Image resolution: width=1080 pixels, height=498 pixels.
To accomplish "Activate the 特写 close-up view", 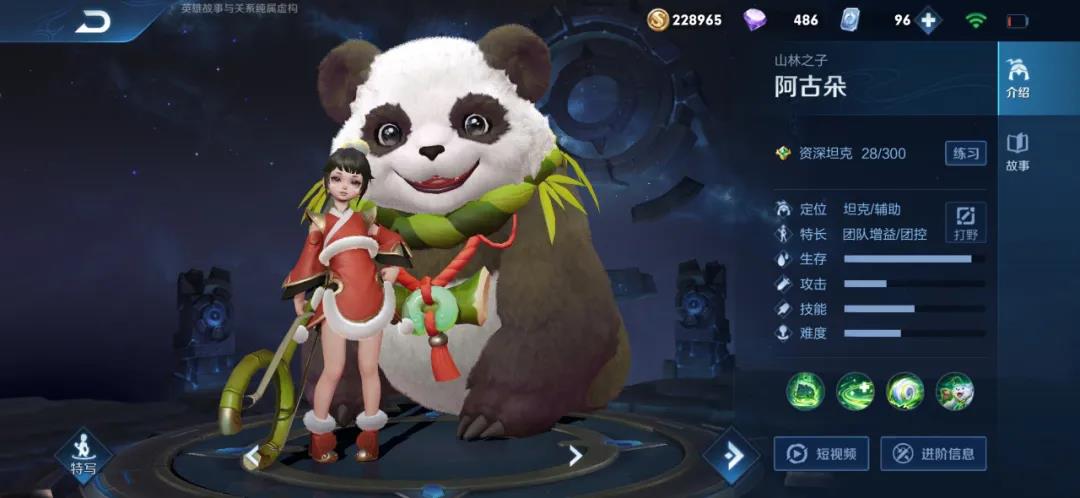I will click(x=83, y=455).
